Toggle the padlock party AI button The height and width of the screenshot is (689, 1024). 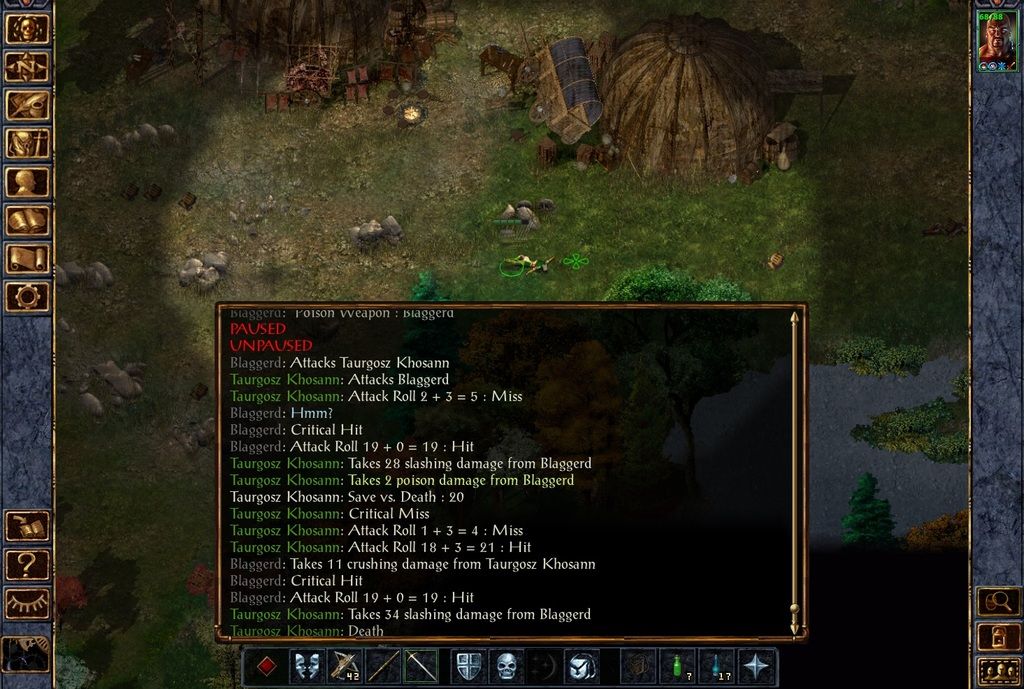pos(998,637)
